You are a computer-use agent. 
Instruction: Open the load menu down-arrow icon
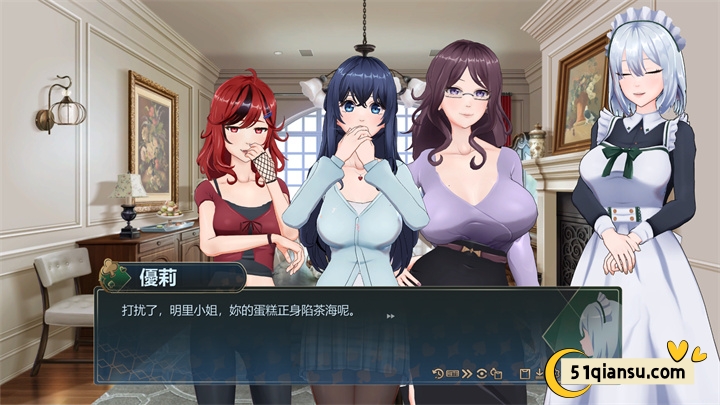tap(539, 374)
